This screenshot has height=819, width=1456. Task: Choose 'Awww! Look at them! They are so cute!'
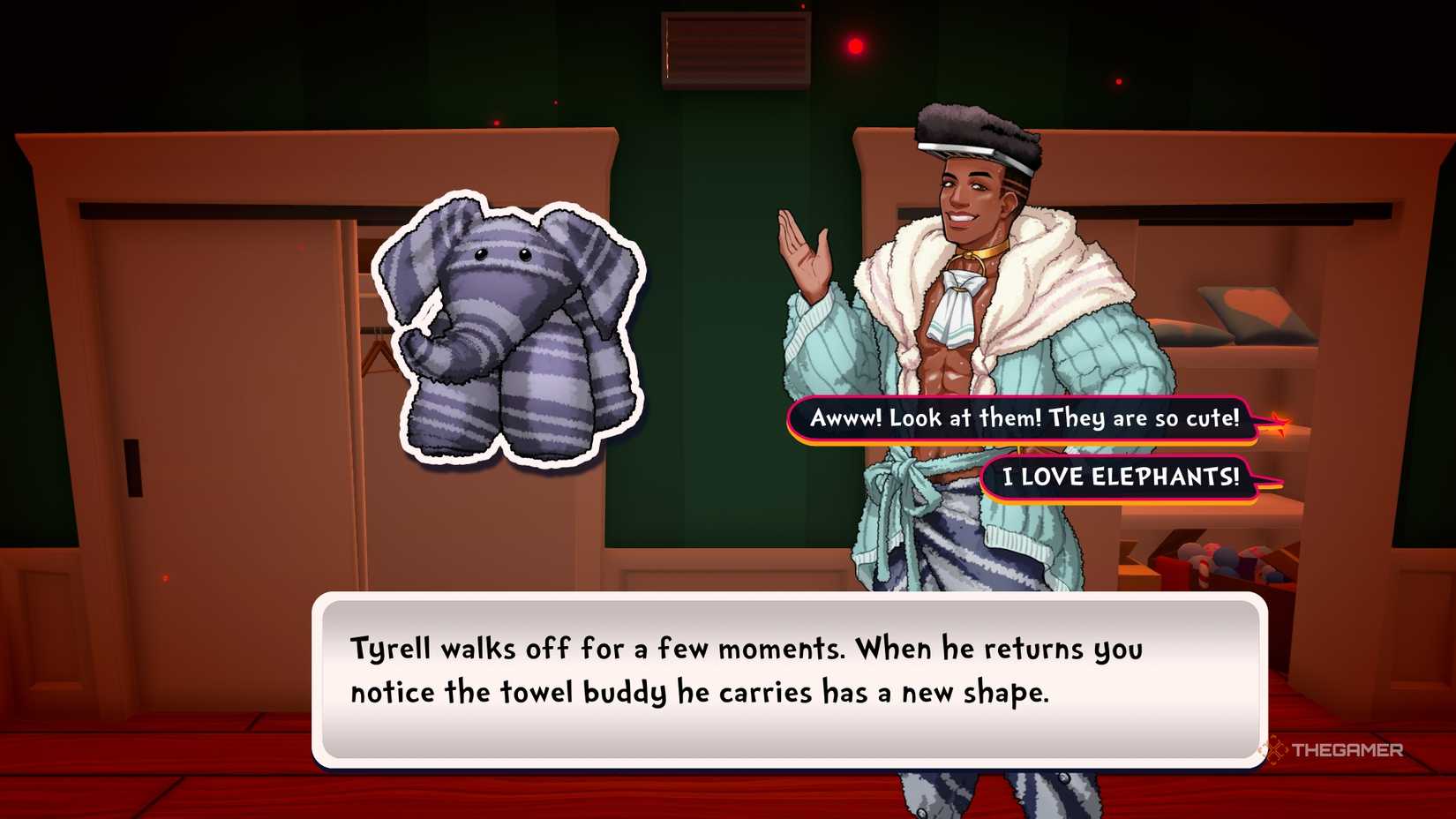coord(1024,419)
